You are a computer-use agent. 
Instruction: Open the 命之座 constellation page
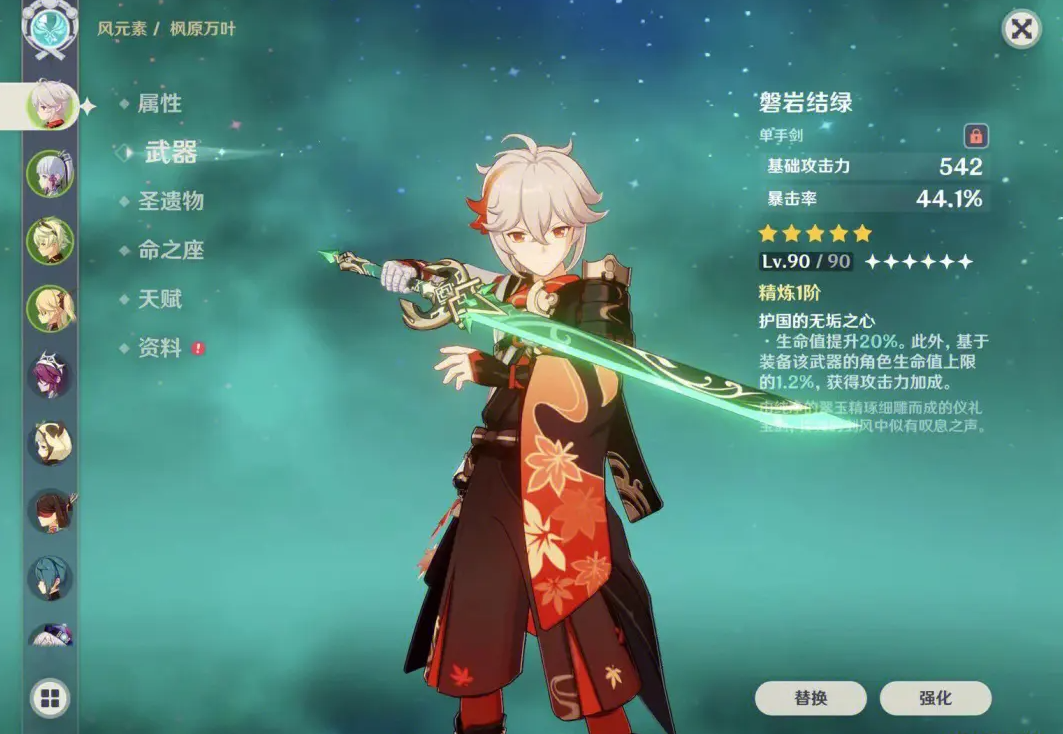[x=170, y=250]
